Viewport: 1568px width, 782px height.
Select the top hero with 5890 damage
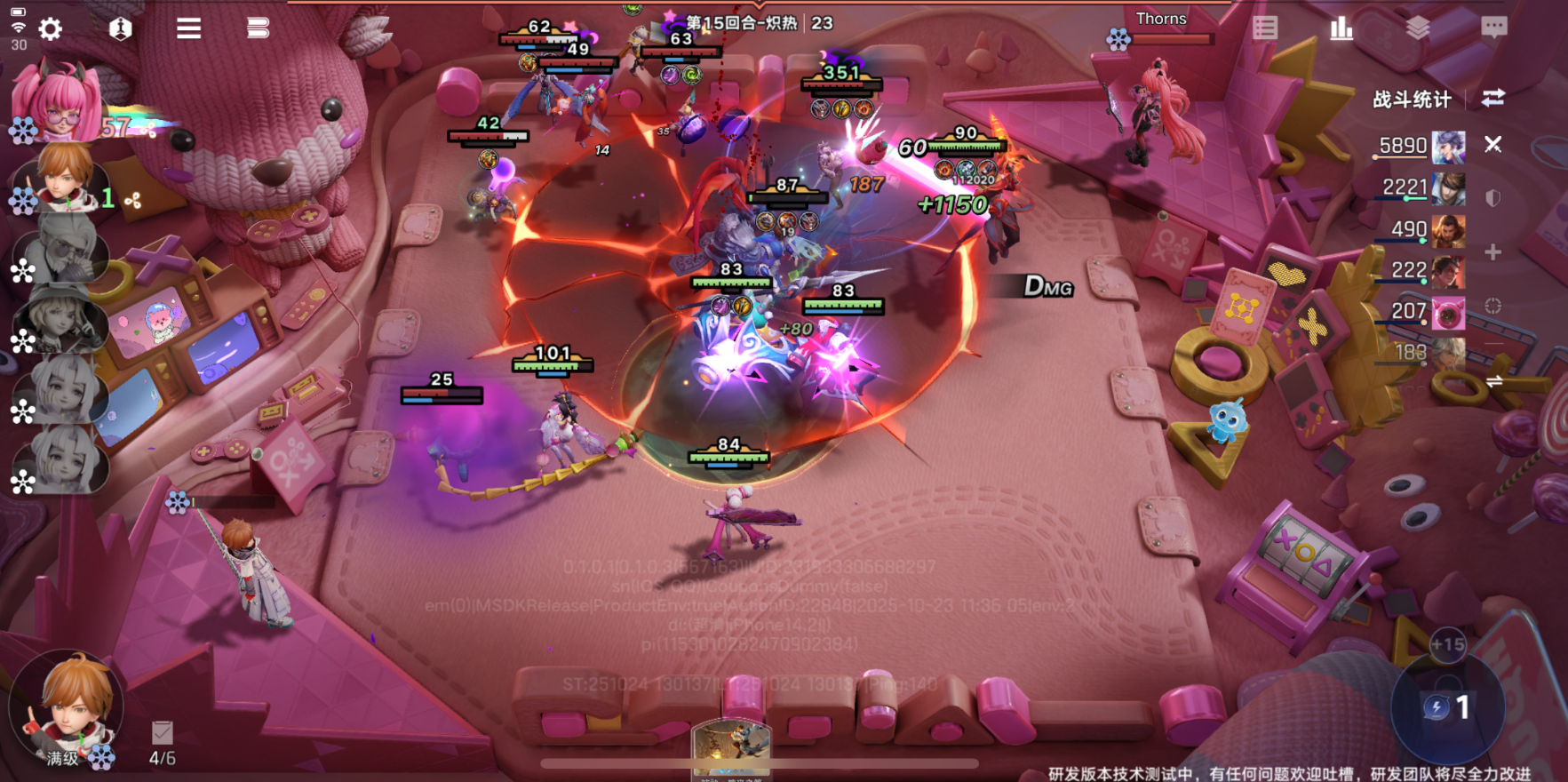[1448, 147]
